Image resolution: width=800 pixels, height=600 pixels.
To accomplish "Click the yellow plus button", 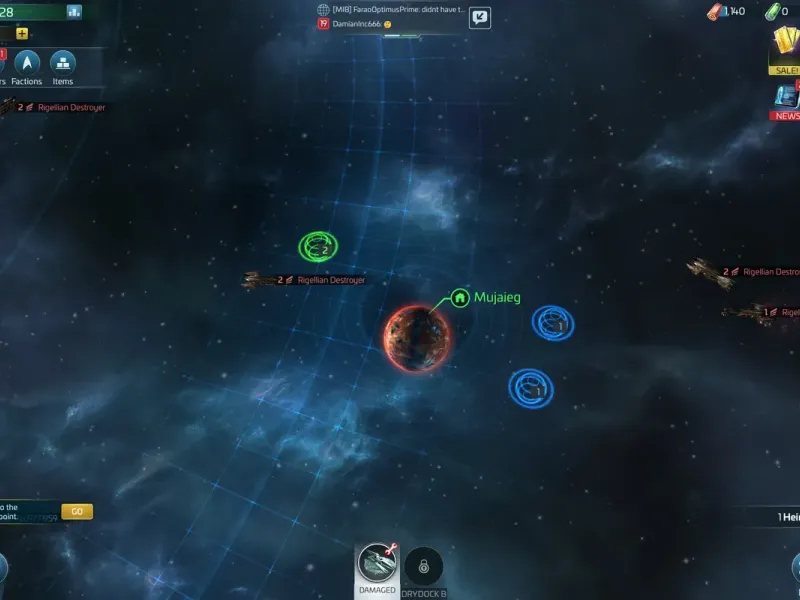I will click(22, 34).
